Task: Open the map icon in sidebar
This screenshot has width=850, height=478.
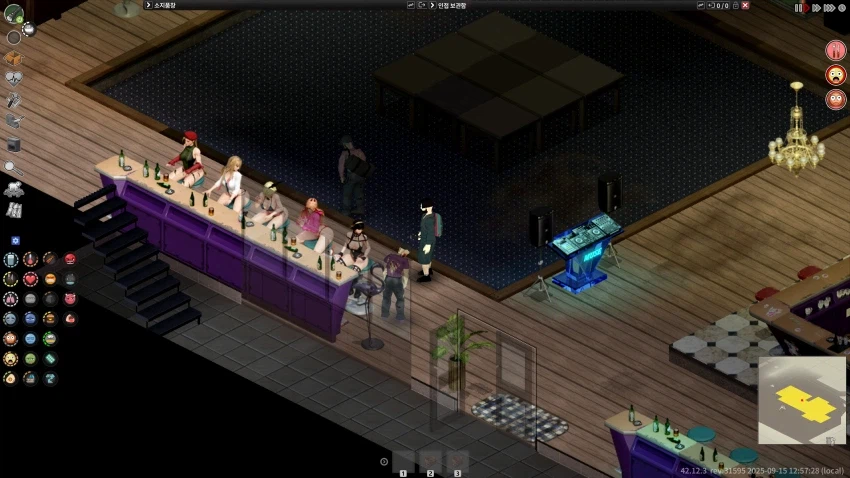Action: (x=14, y=209)
